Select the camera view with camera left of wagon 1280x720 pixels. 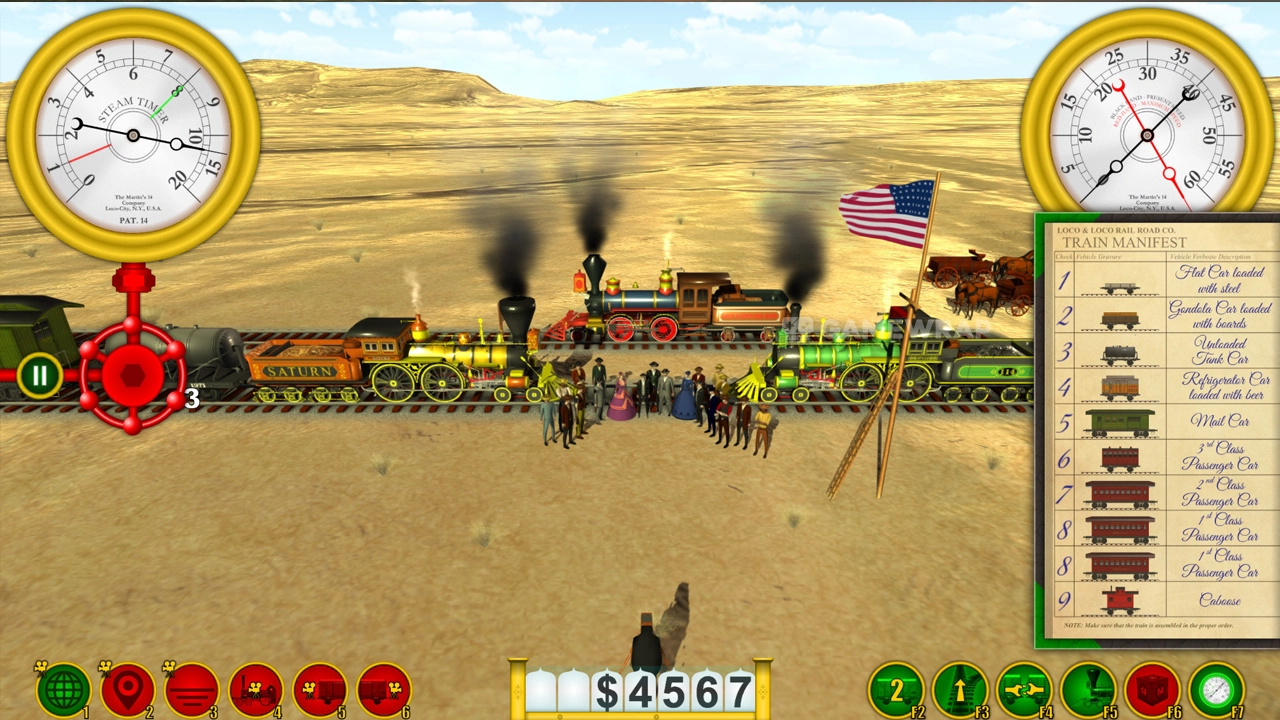(x=320, y=690)
